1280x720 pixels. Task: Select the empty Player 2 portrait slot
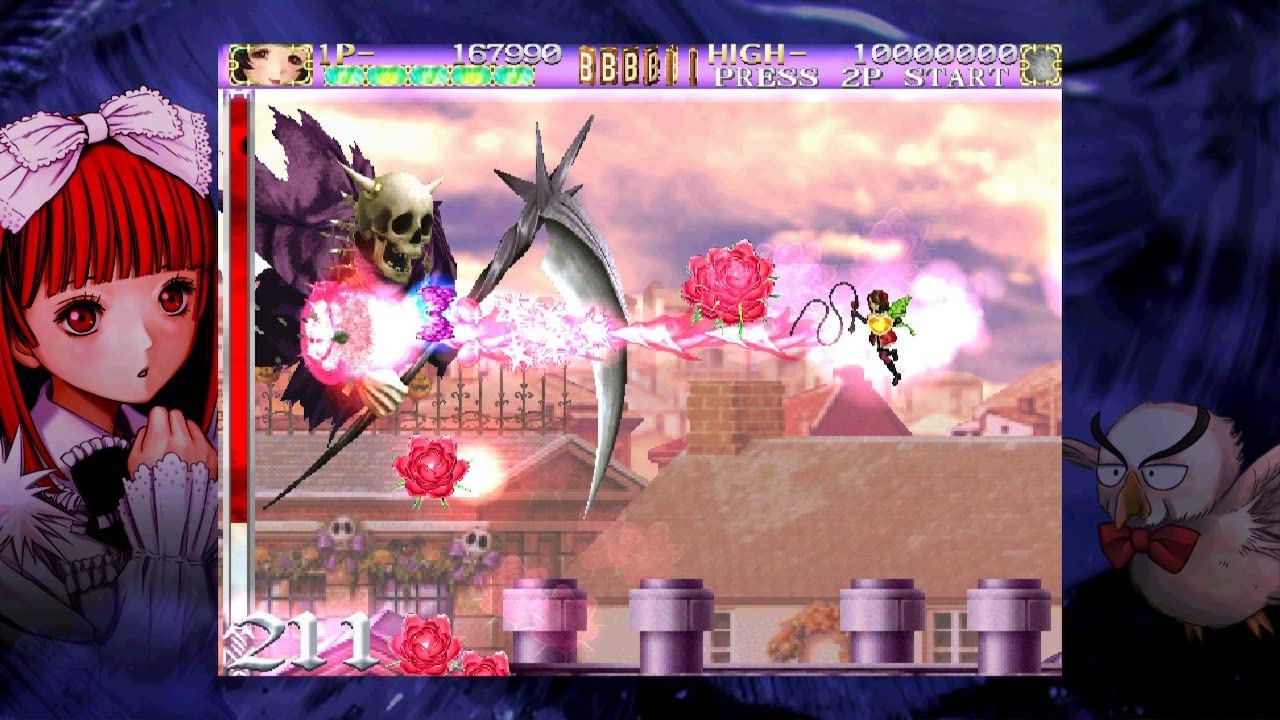(1040, 65)
